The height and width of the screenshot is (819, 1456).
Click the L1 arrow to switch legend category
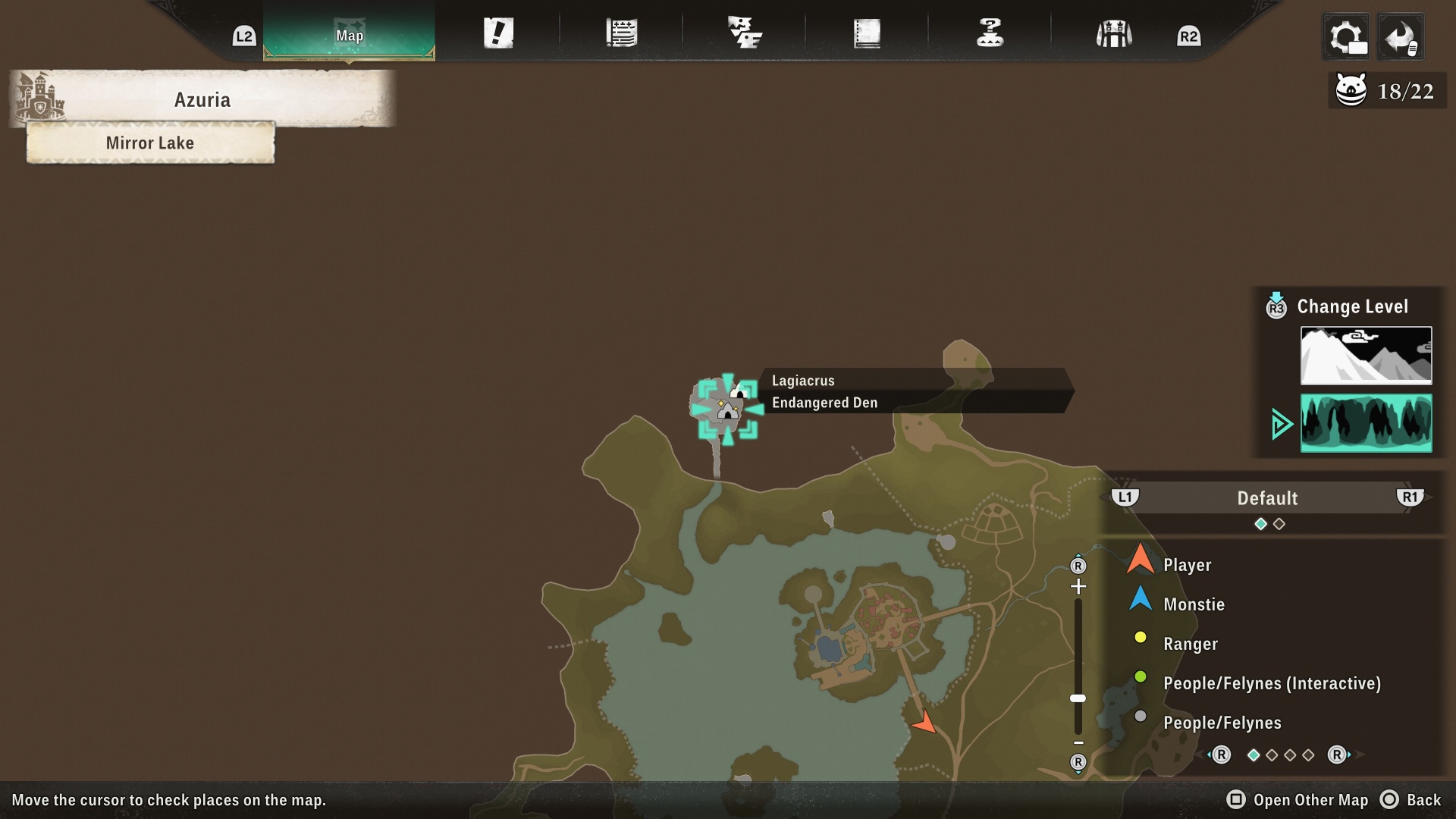click(x=1125, y=497)
